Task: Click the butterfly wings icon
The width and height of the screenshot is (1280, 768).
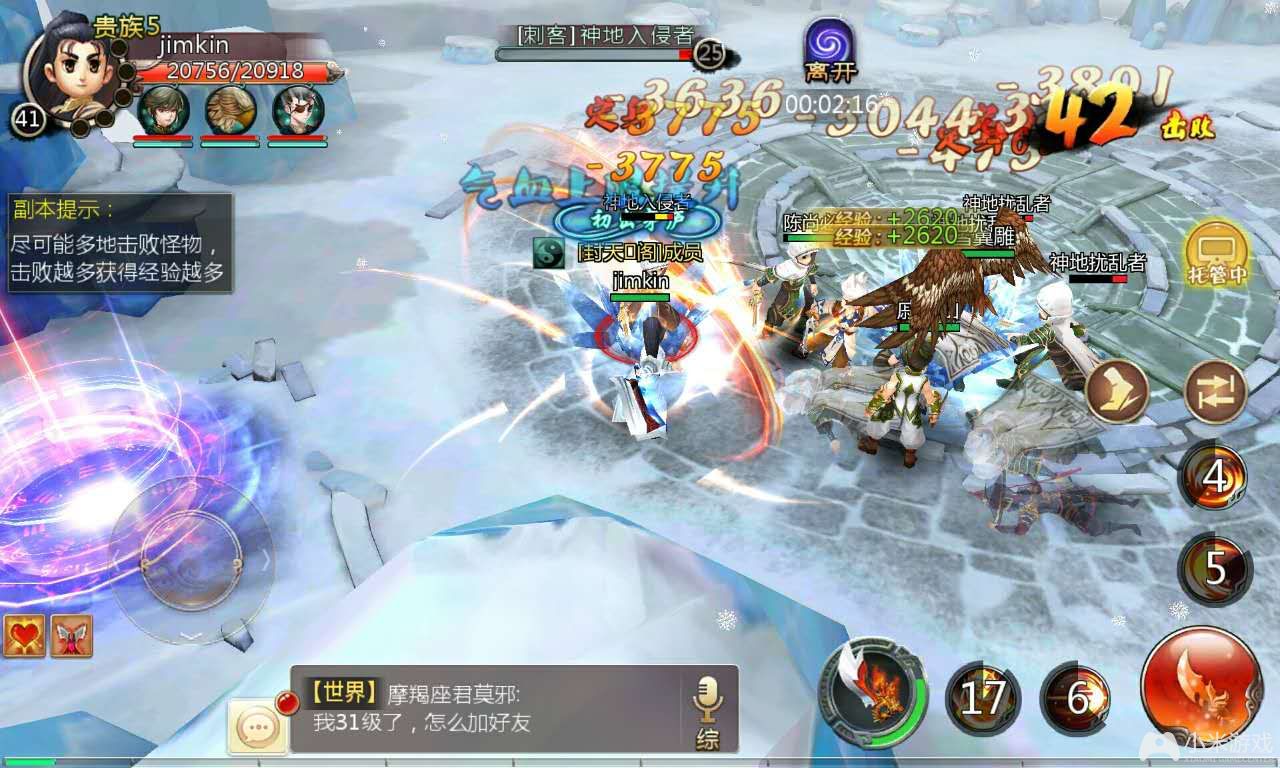Action: click(71, 636)
